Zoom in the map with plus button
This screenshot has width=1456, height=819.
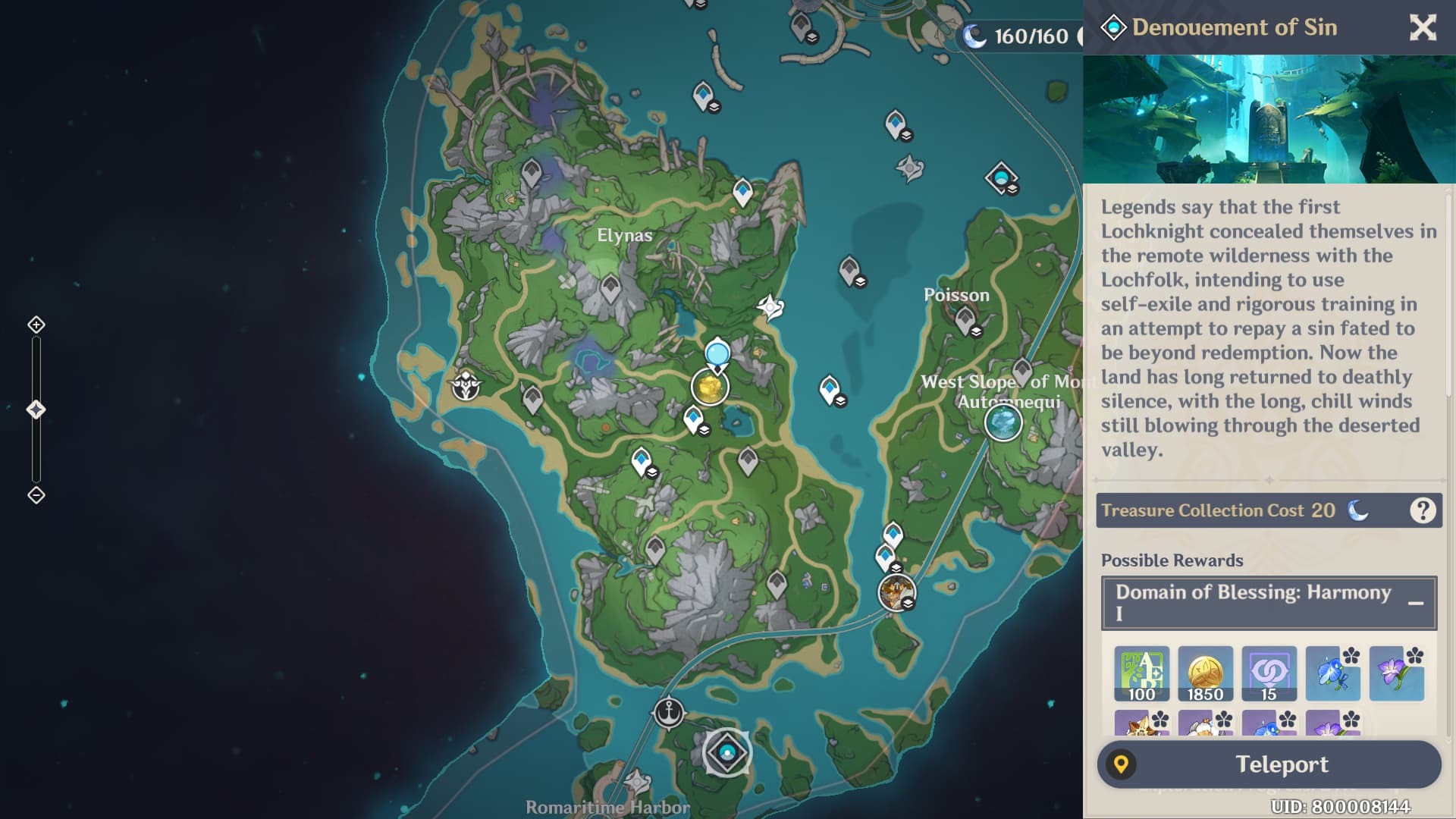pos(36,325)
